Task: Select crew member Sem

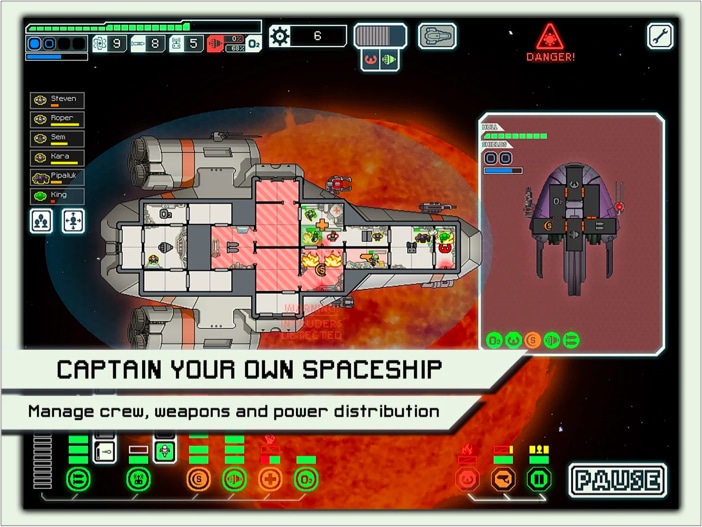Action: click(56, 139)
